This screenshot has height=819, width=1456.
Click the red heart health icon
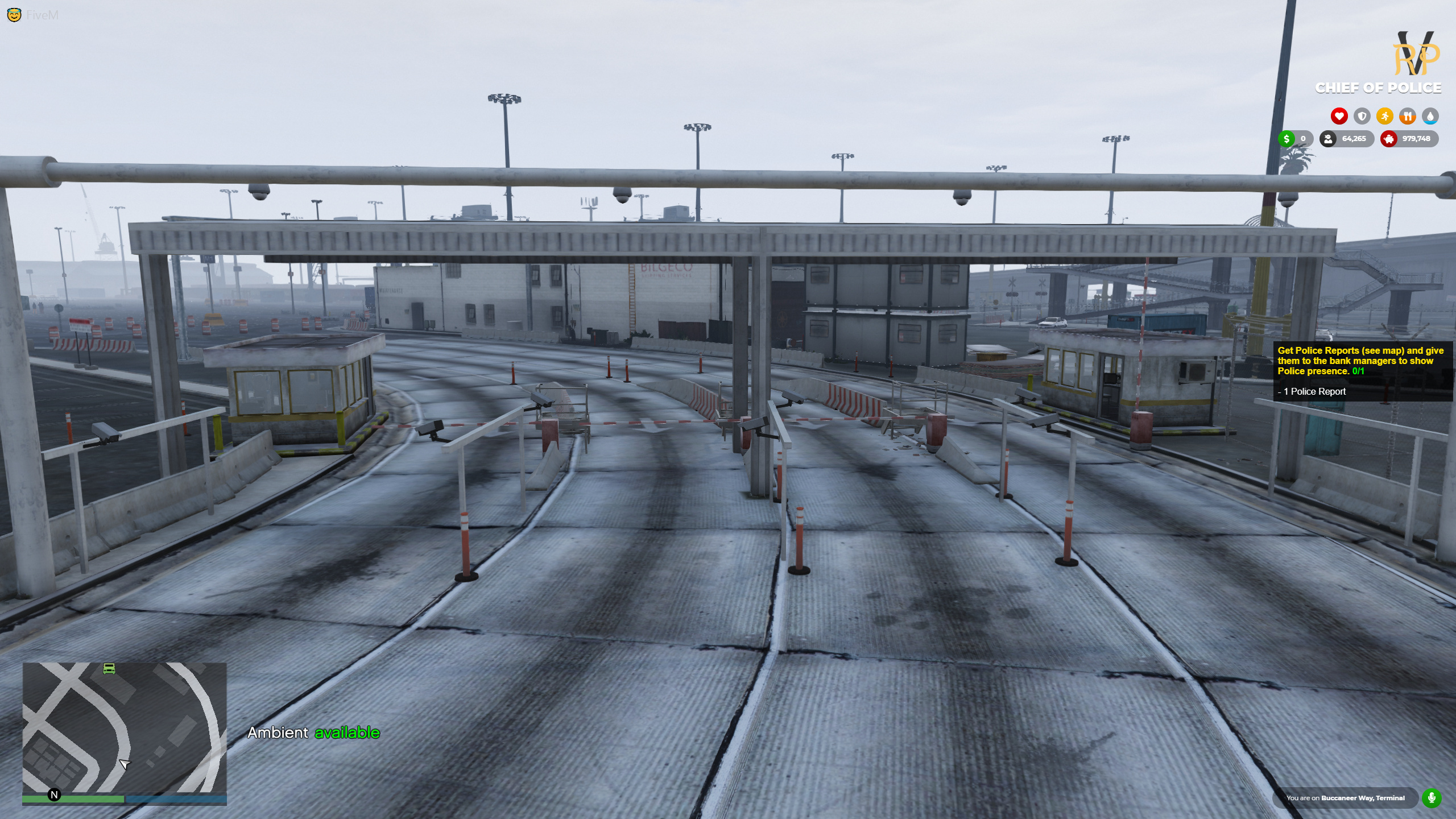click(1339, 117)
